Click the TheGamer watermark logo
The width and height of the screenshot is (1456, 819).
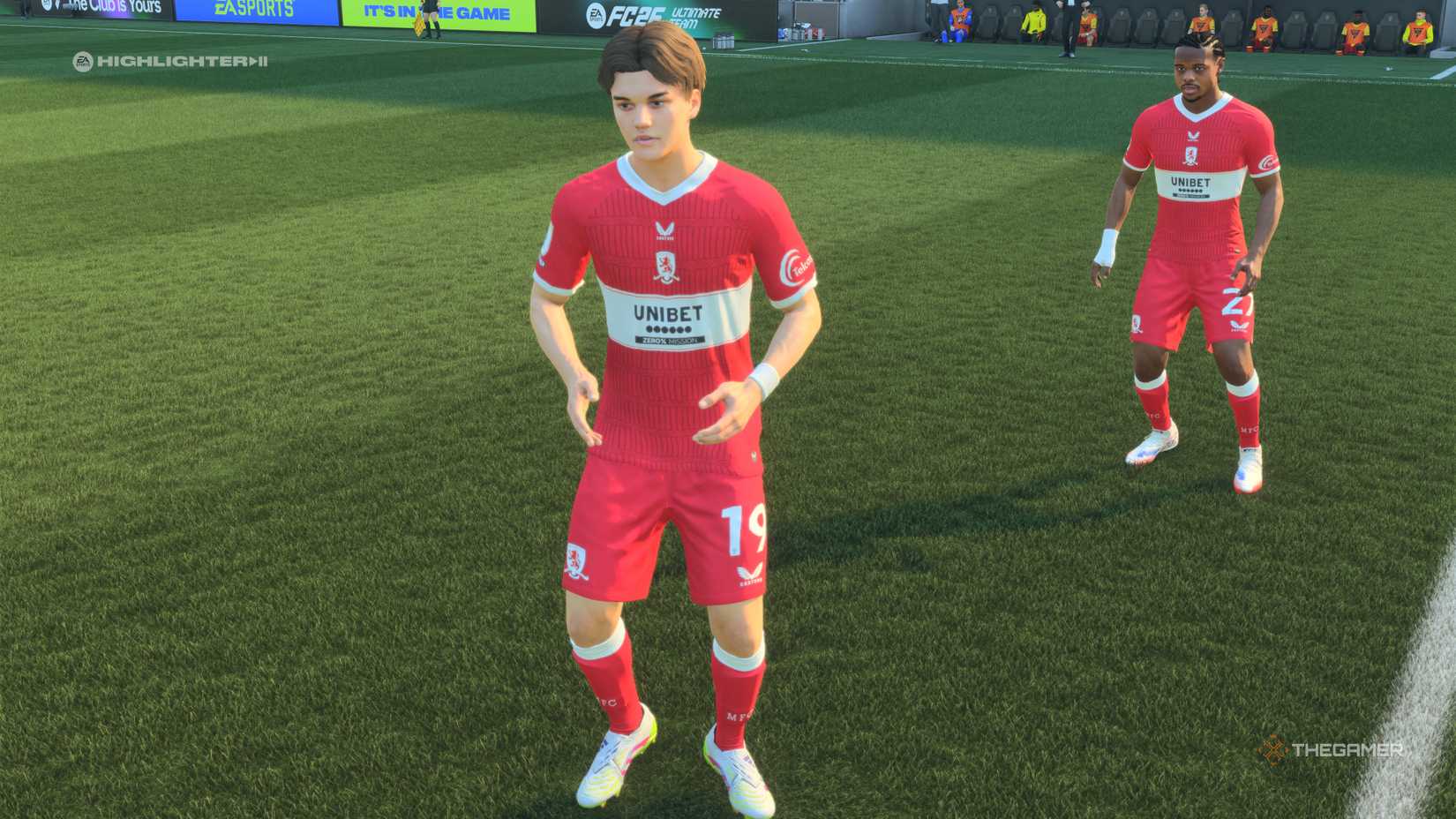click(x=1331, y=750)
